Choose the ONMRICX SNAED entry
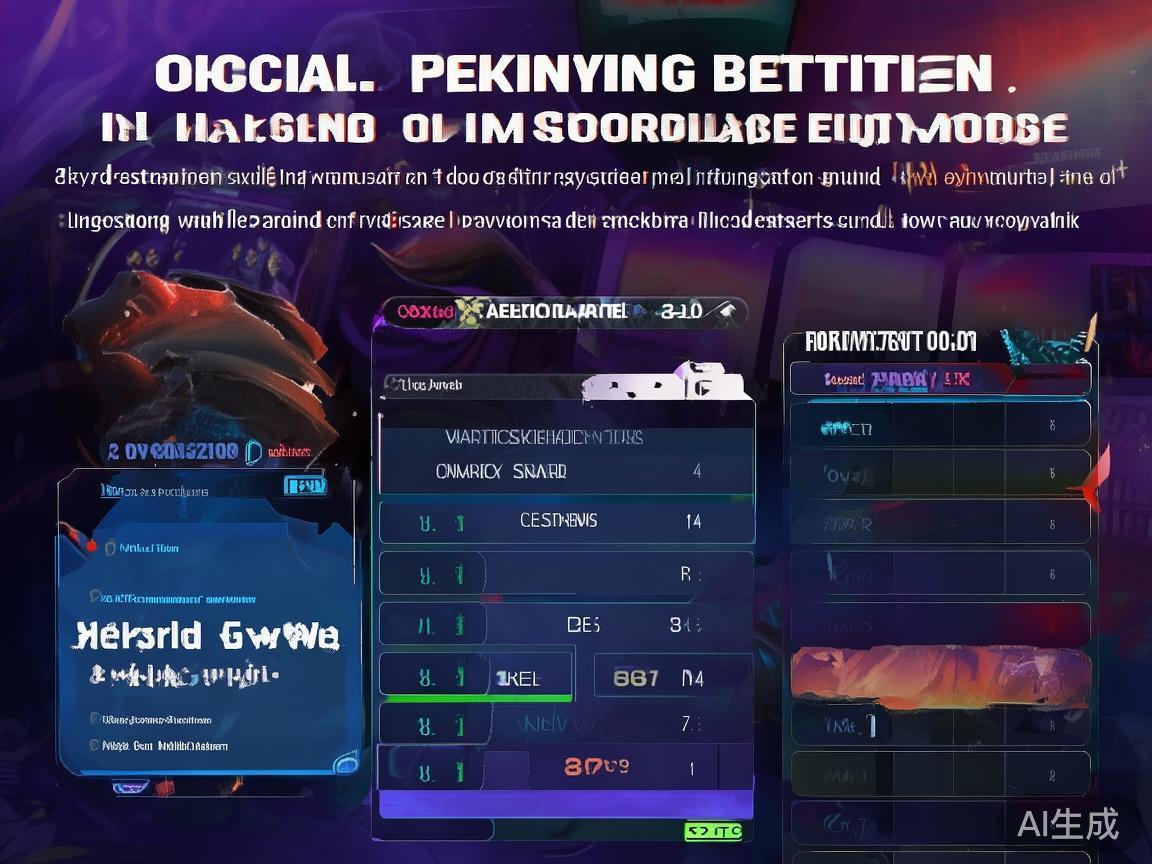Viewport: 1152px width, 864px height. pyautogui.click(x=566, y=471)
